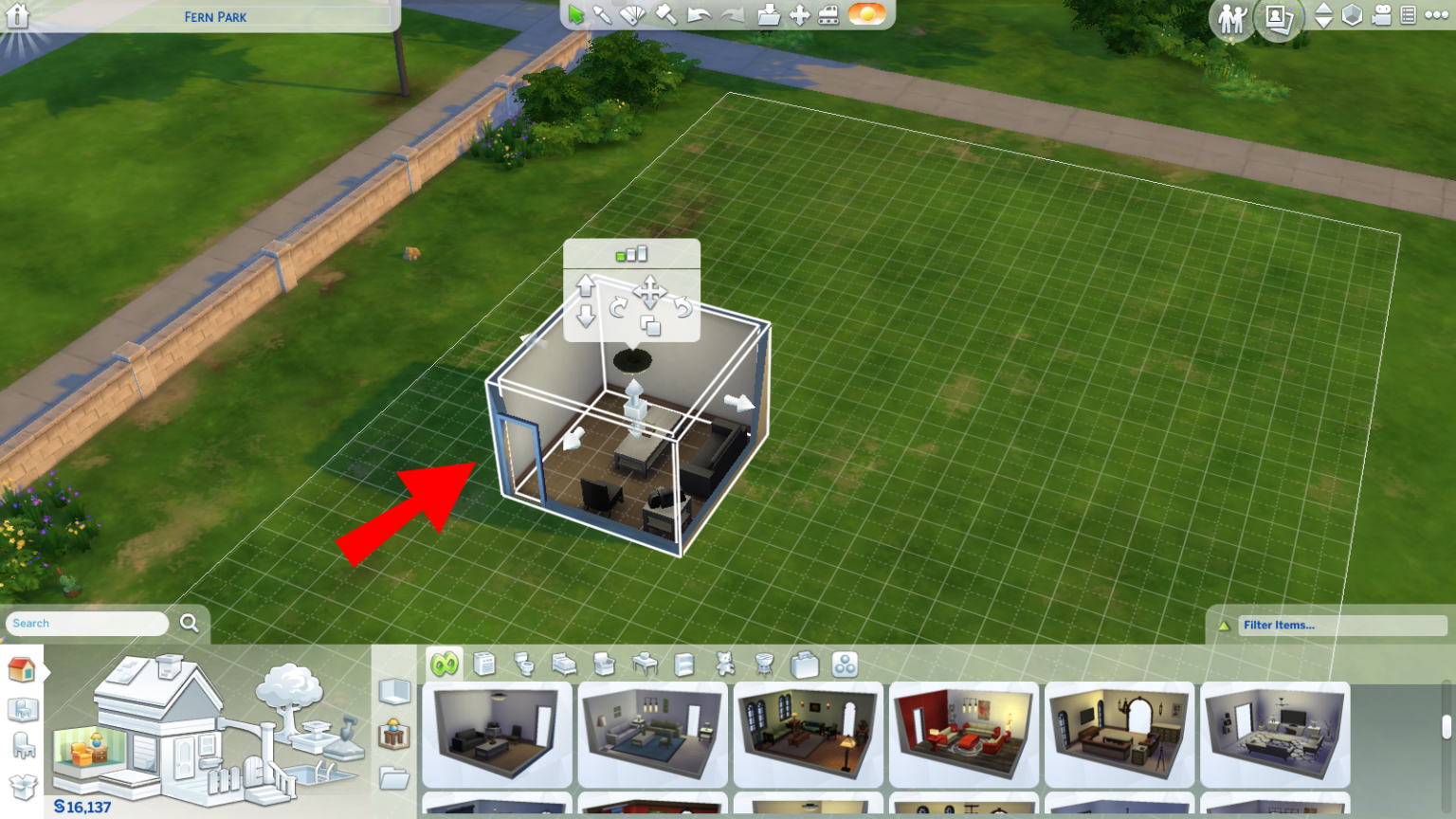Switch to the appliances category
Screen dimensions: 1456x819
point(485,664)
